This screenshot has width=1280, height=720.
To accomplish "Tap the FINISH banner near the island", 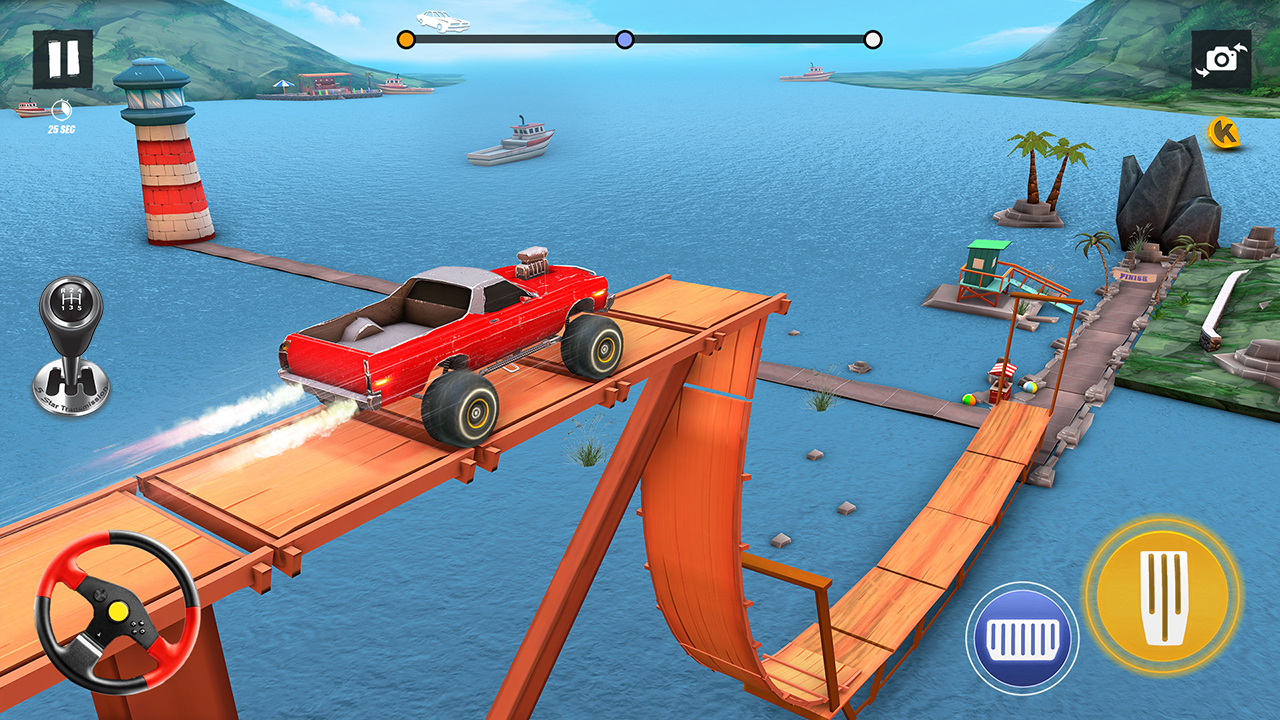I will (x=1135, y=278).
